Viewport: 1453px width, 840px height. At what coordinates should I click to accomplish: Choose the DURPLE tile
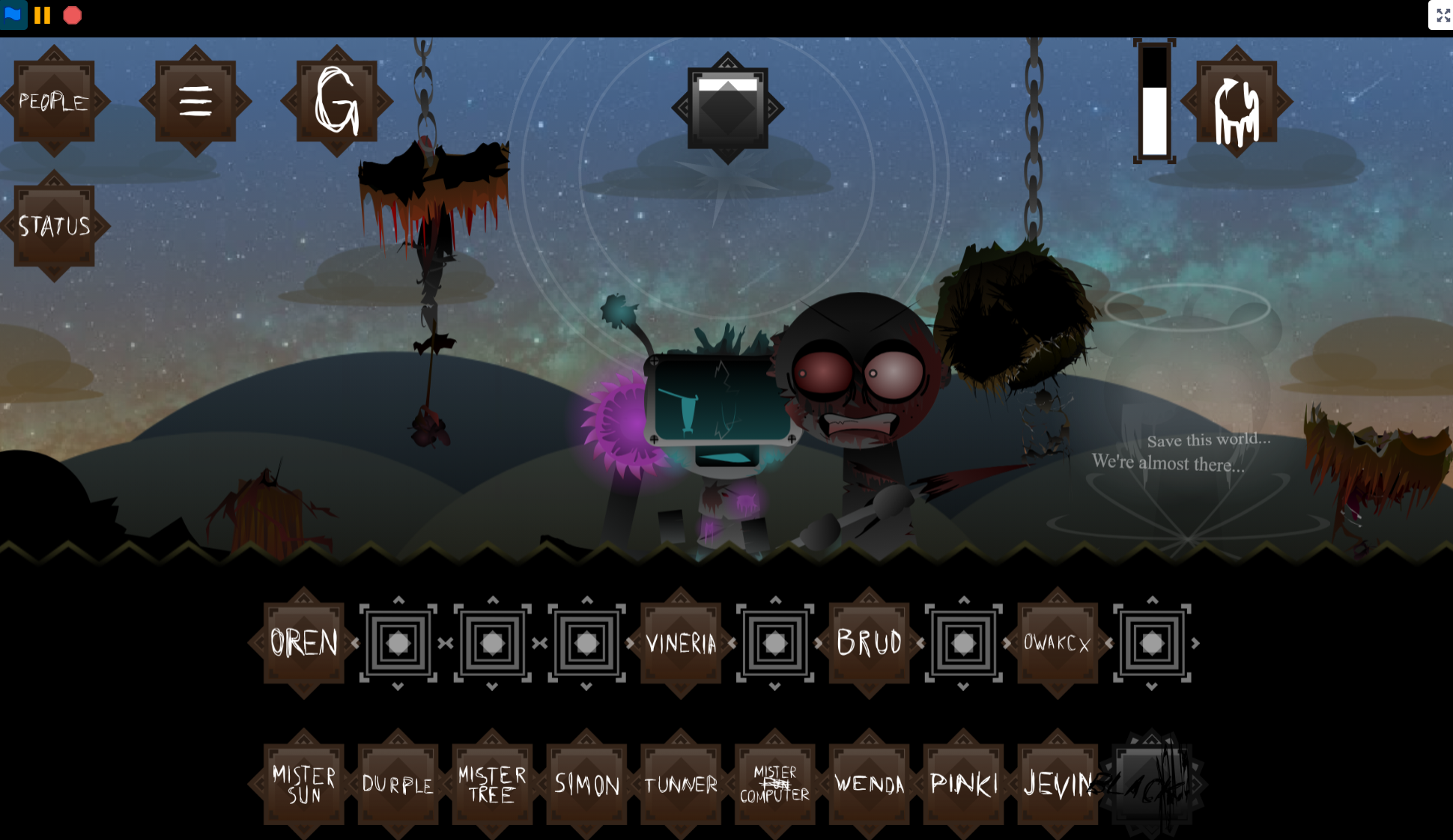[x=398, y=784]
